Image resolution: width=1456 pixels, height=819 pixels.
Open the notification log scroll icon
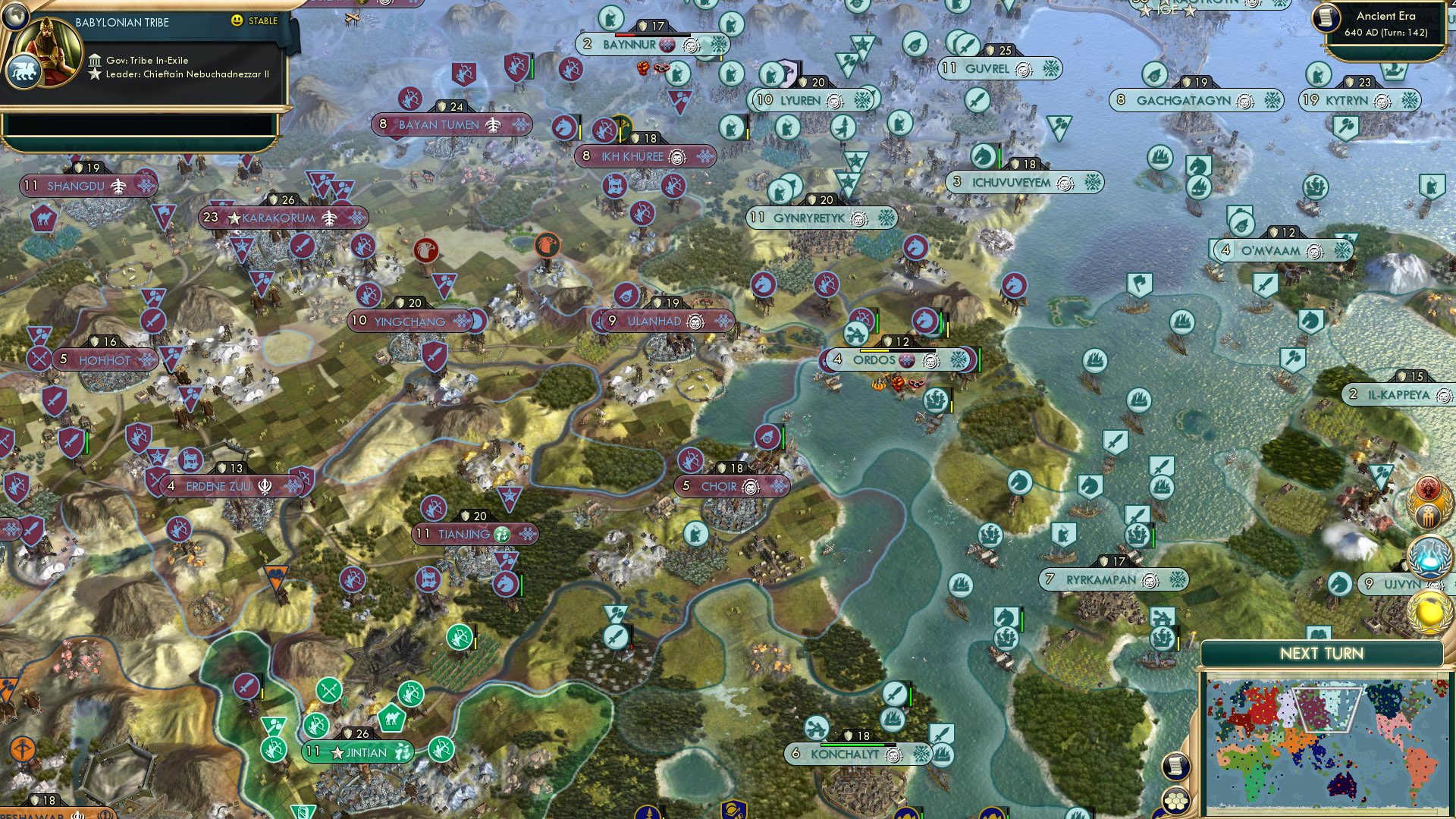[x=1176, y=767]
